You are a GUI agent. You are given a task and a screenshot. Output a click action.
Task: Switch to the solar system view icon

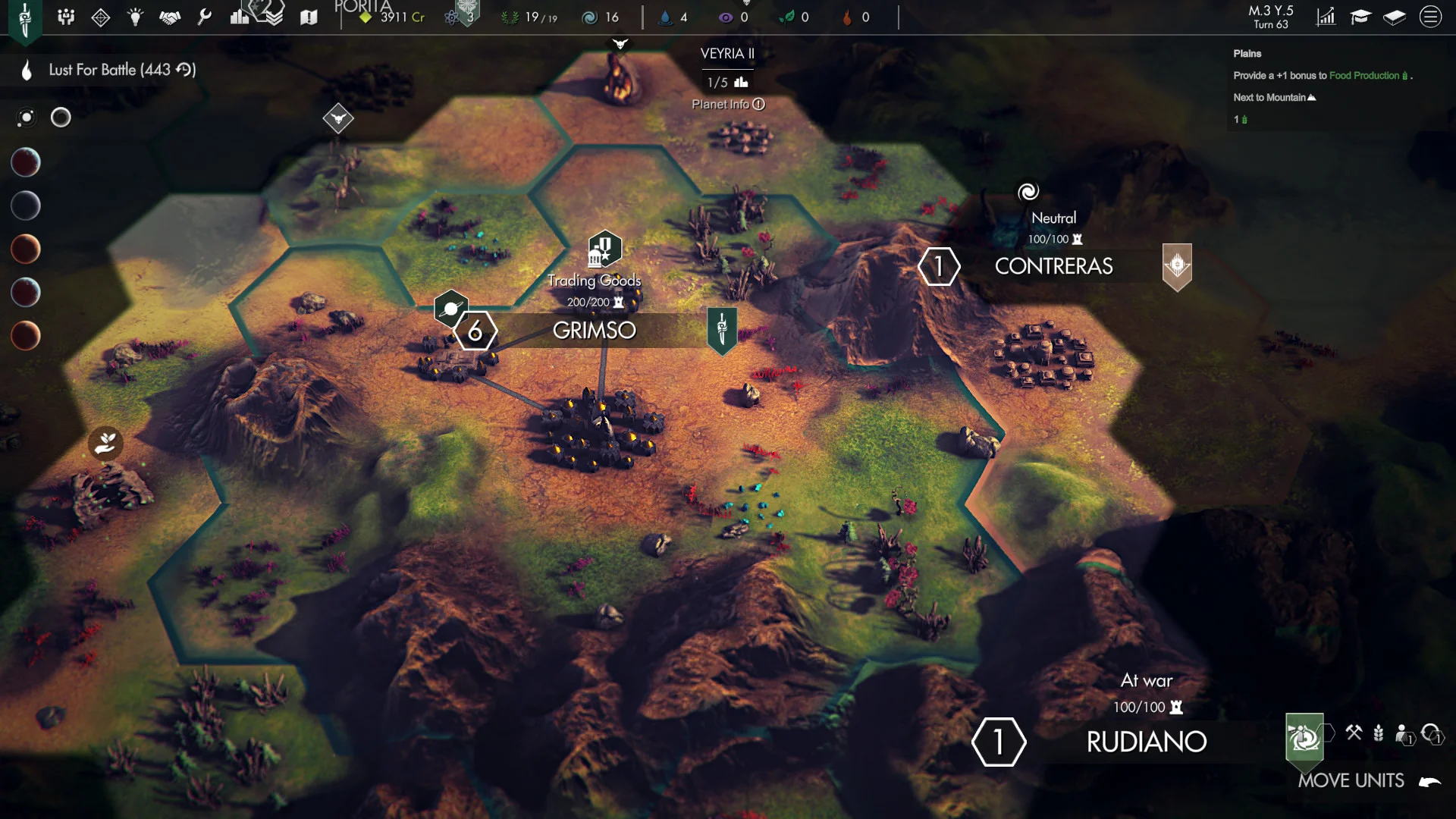click(x=27, y=118)
